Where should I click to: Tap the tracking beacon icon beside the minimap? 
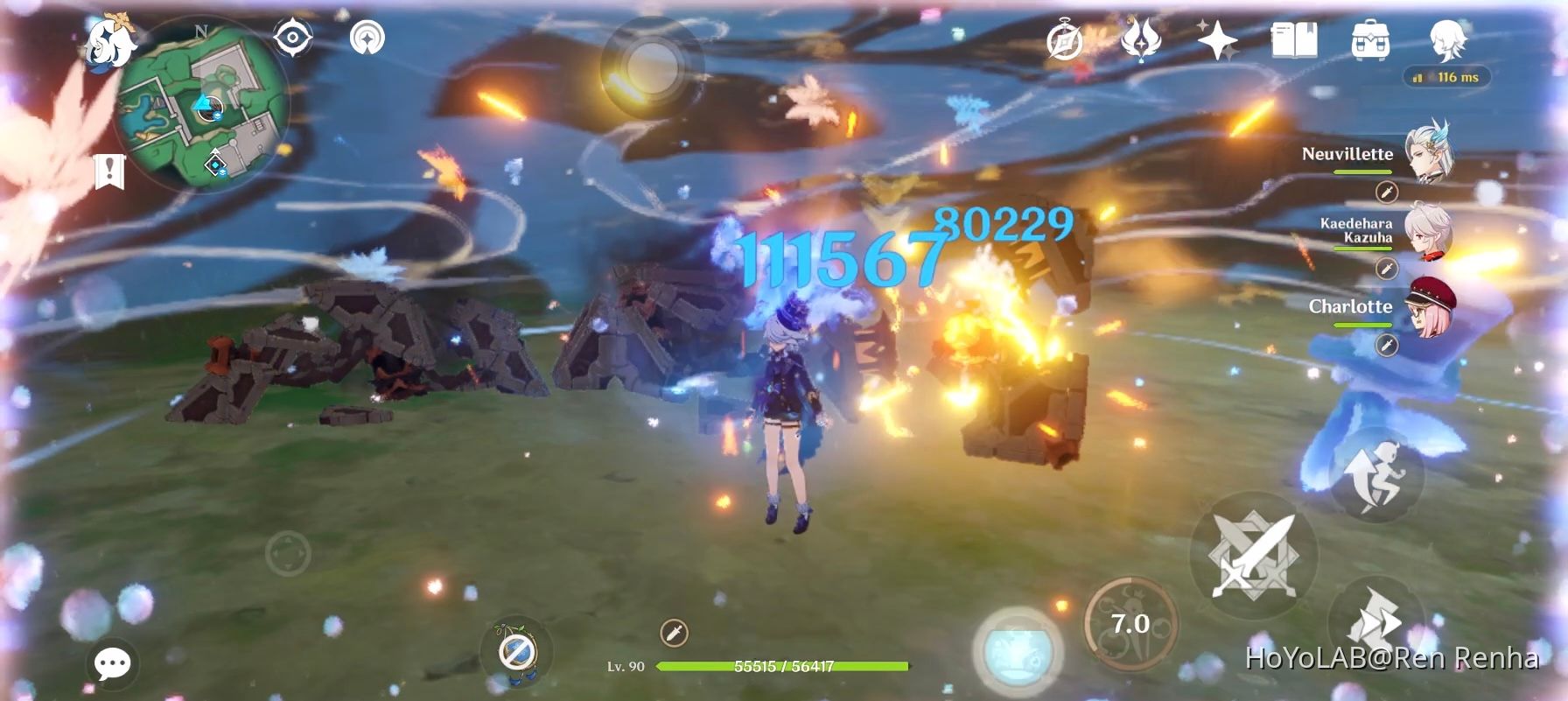click(367, 39)
